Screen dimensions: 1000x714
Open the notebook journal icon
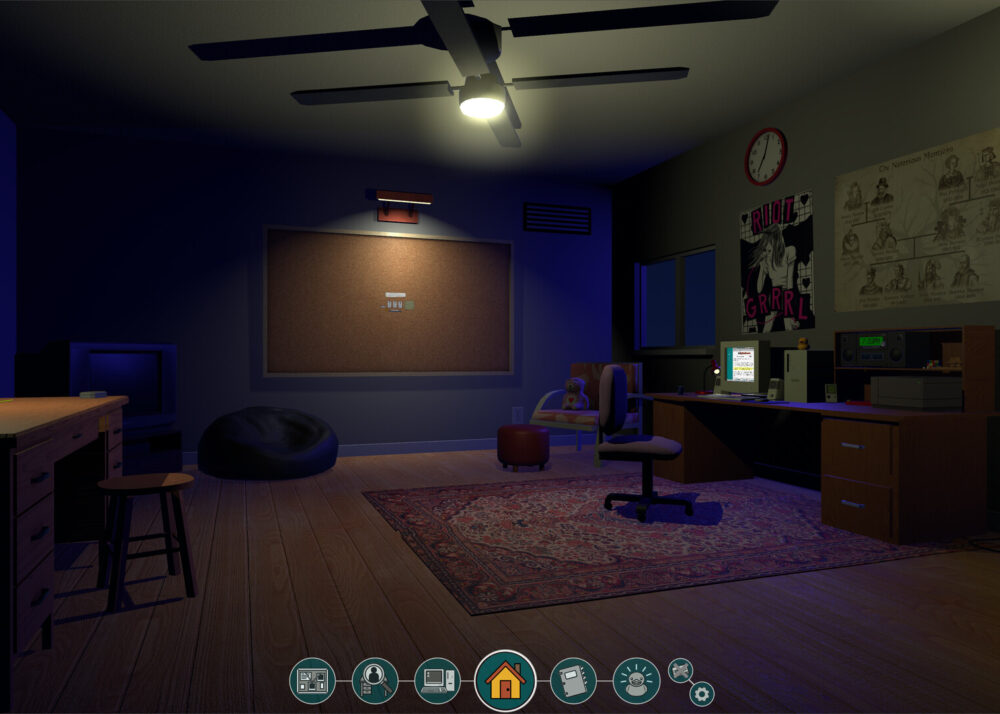pyautogui.click(x=573, y=680)
